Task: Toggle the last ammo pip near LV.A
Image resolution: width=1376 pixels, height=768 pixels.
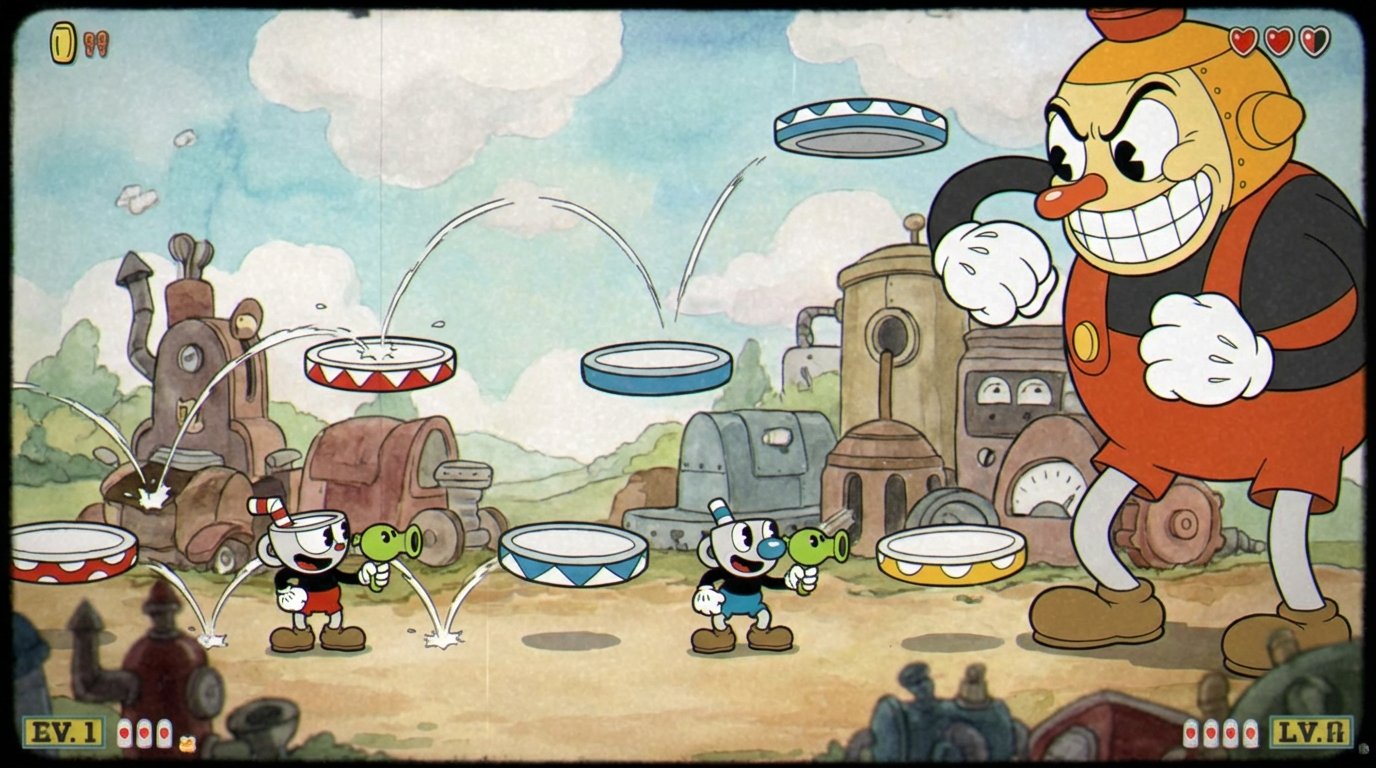Action: tap(1251, 733)
